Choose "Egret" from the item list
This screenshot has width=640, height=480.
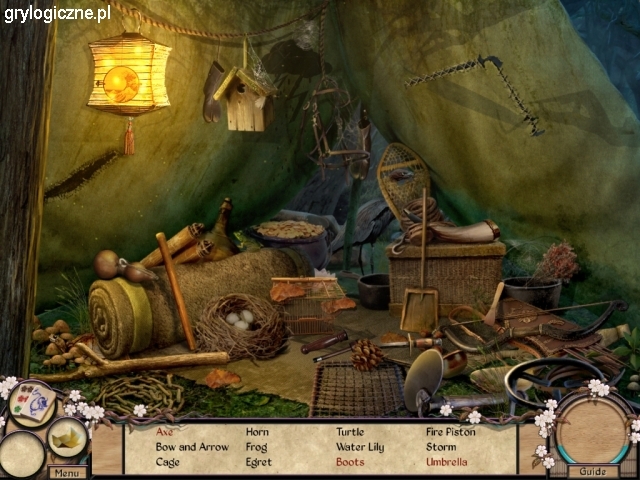(x=258, y=462)
